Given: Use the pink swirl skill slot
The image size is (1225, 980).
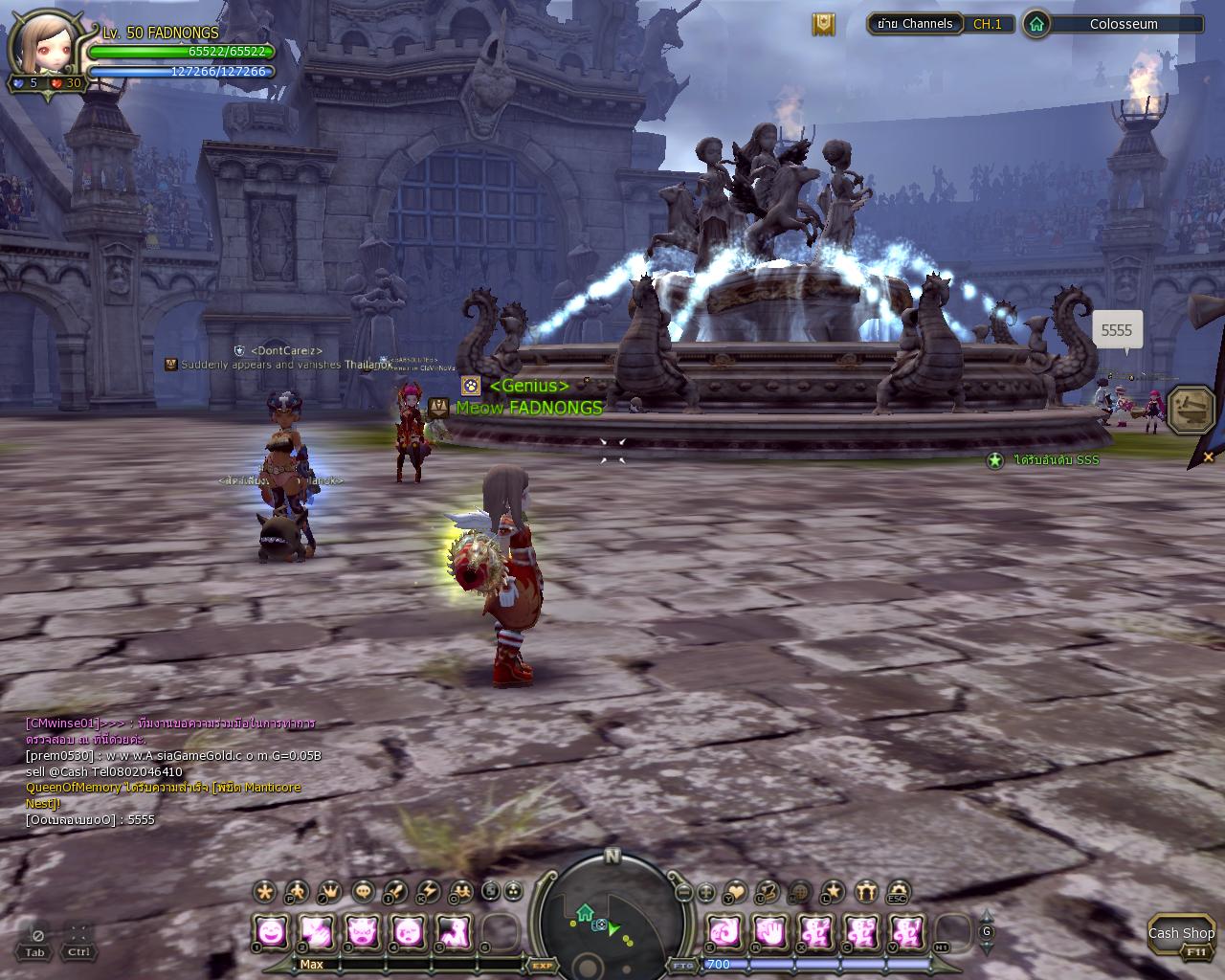Looking at the screenshot, I should point(724,931).
